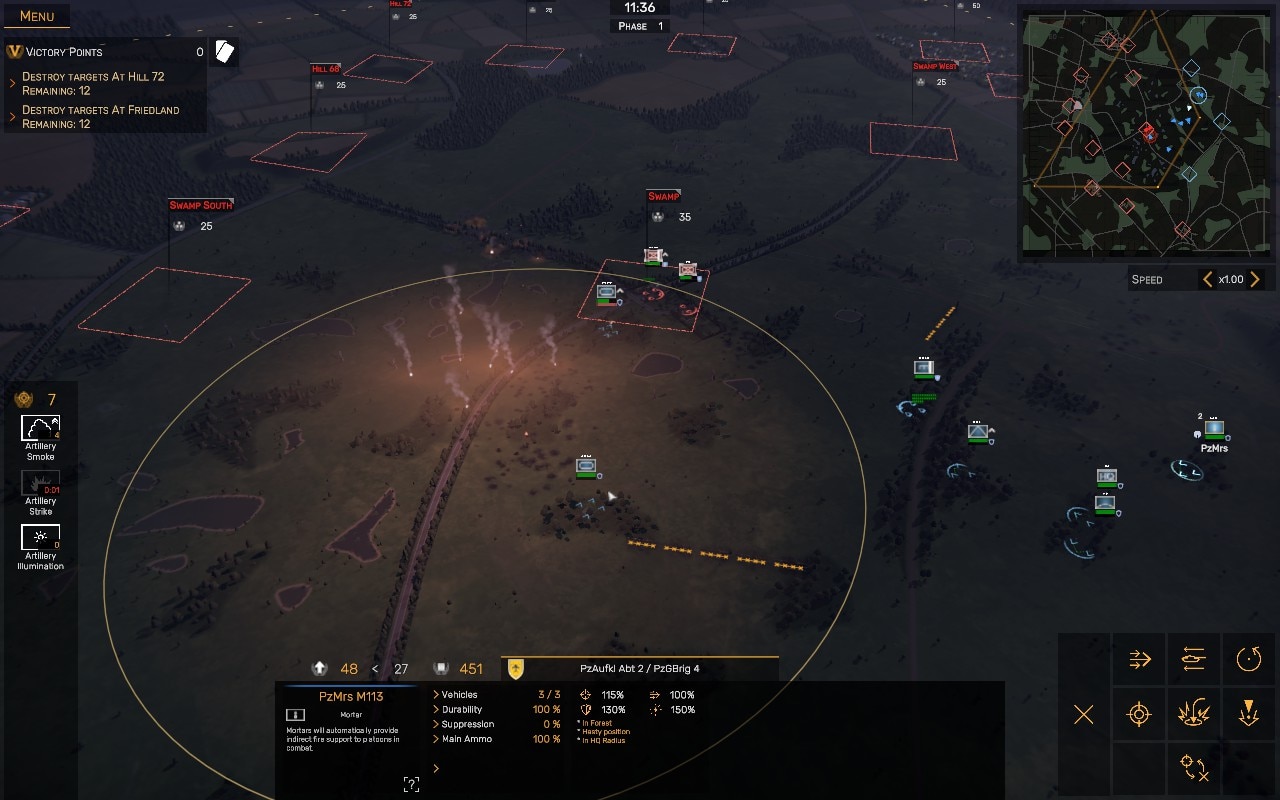This screenshot has height=800, width=1280.
Task: Activate the rotate facing order
Action: click(1248, 659)
